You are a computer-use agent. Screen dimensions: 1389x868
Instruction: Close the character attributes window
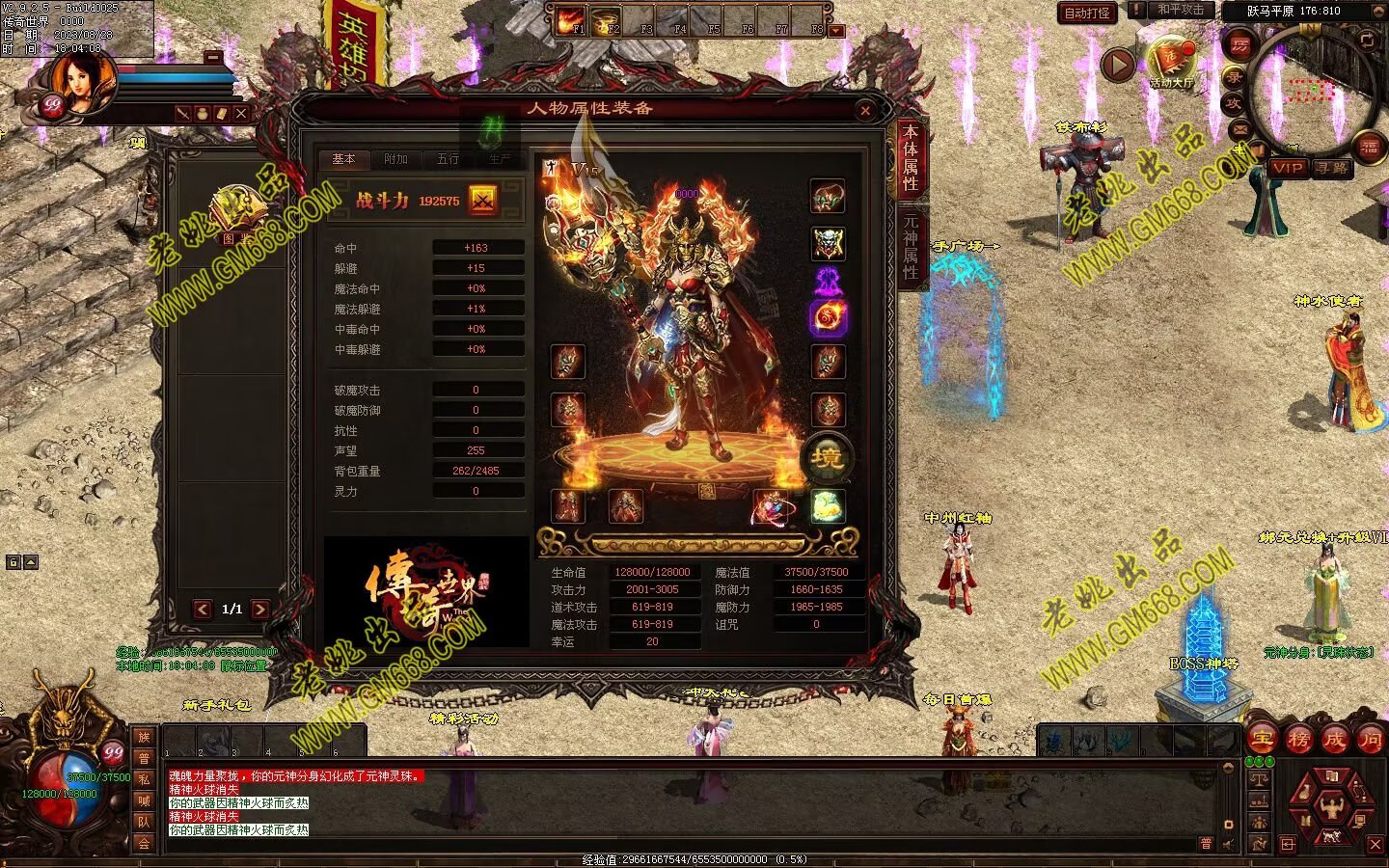click(865, 111)
